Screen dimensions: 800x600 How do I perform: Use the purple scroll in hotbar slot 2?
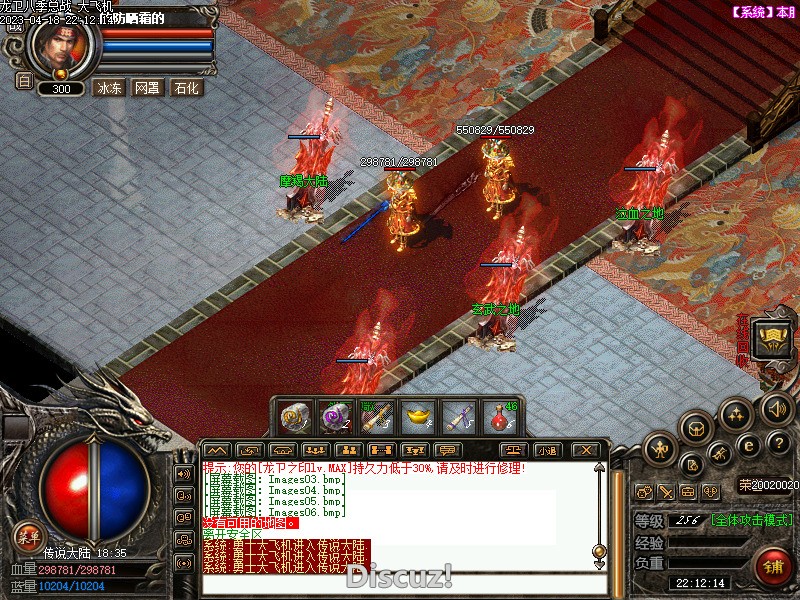[334, 417]
